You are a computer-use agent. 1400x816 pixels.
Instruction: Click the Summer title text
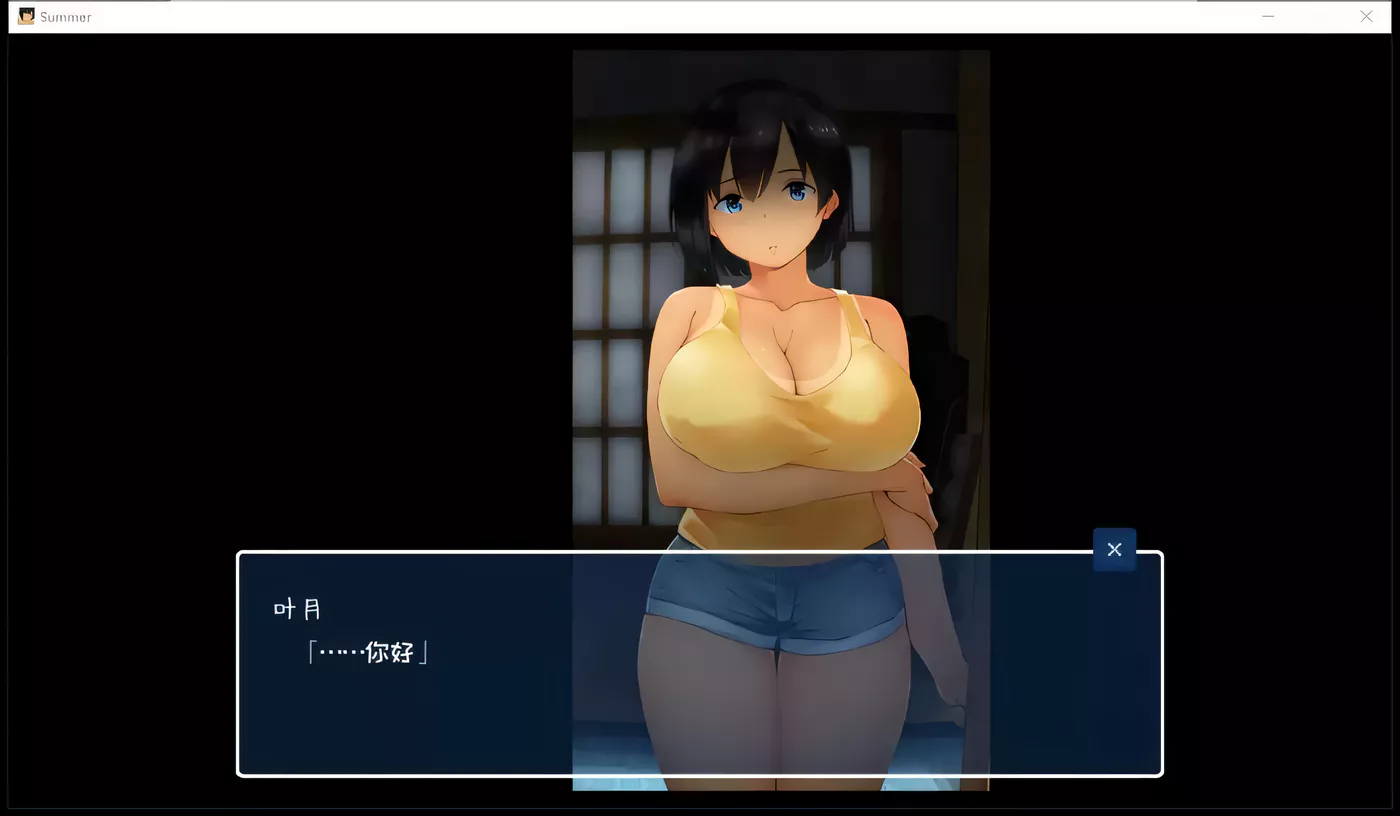[66, 16]
